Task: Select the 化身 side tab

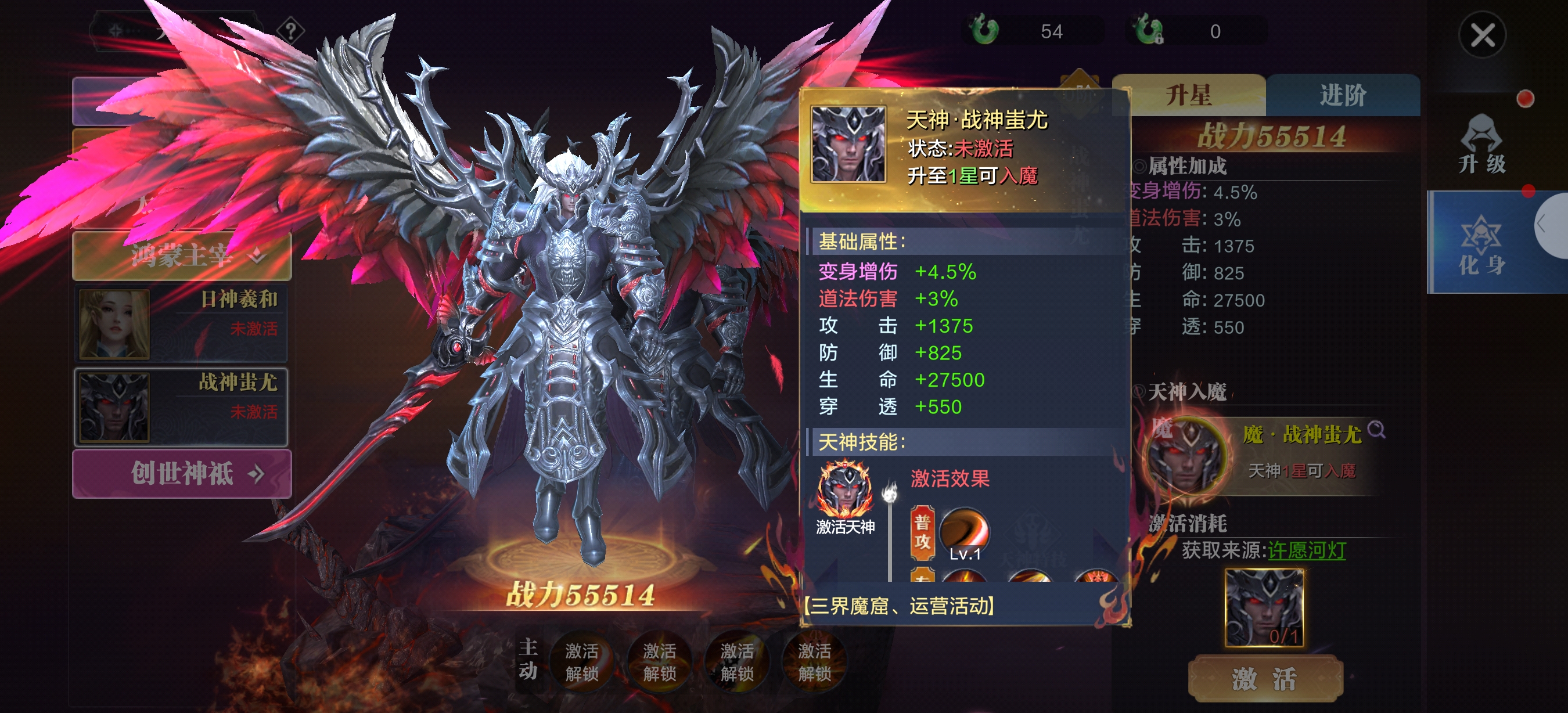Action: tap(1481, 243)
